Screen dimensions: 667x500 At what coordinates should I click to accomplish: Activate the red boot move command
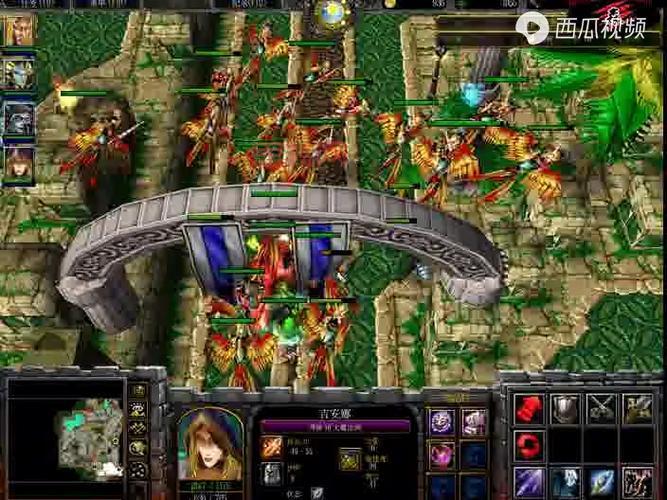click(529, 408)
